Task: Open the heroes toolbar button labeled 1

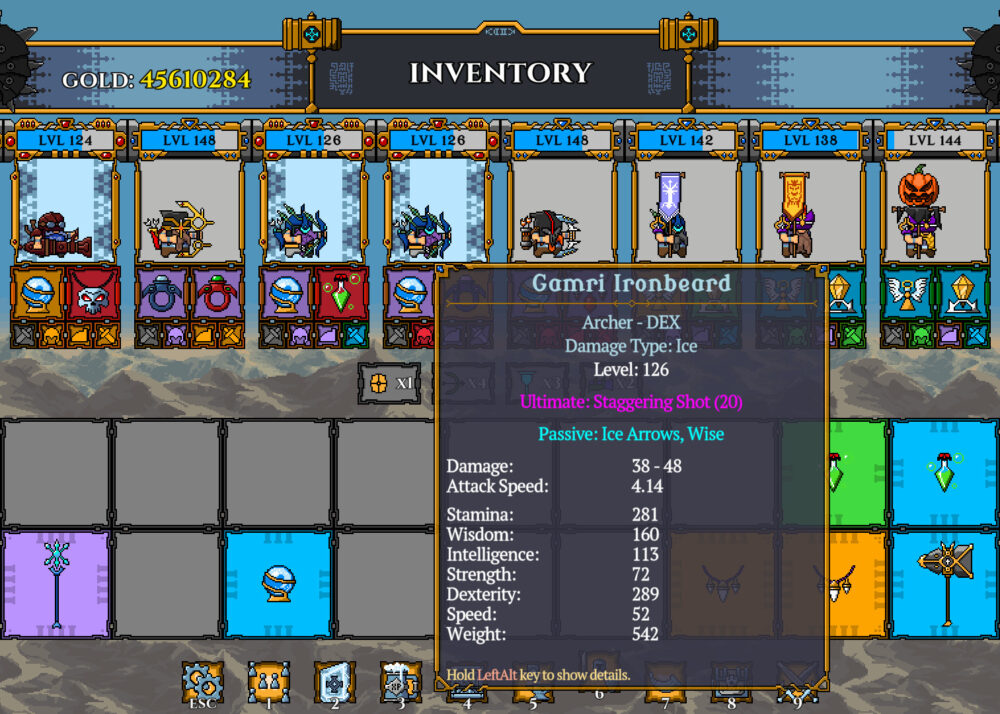Action: point(268,682)
